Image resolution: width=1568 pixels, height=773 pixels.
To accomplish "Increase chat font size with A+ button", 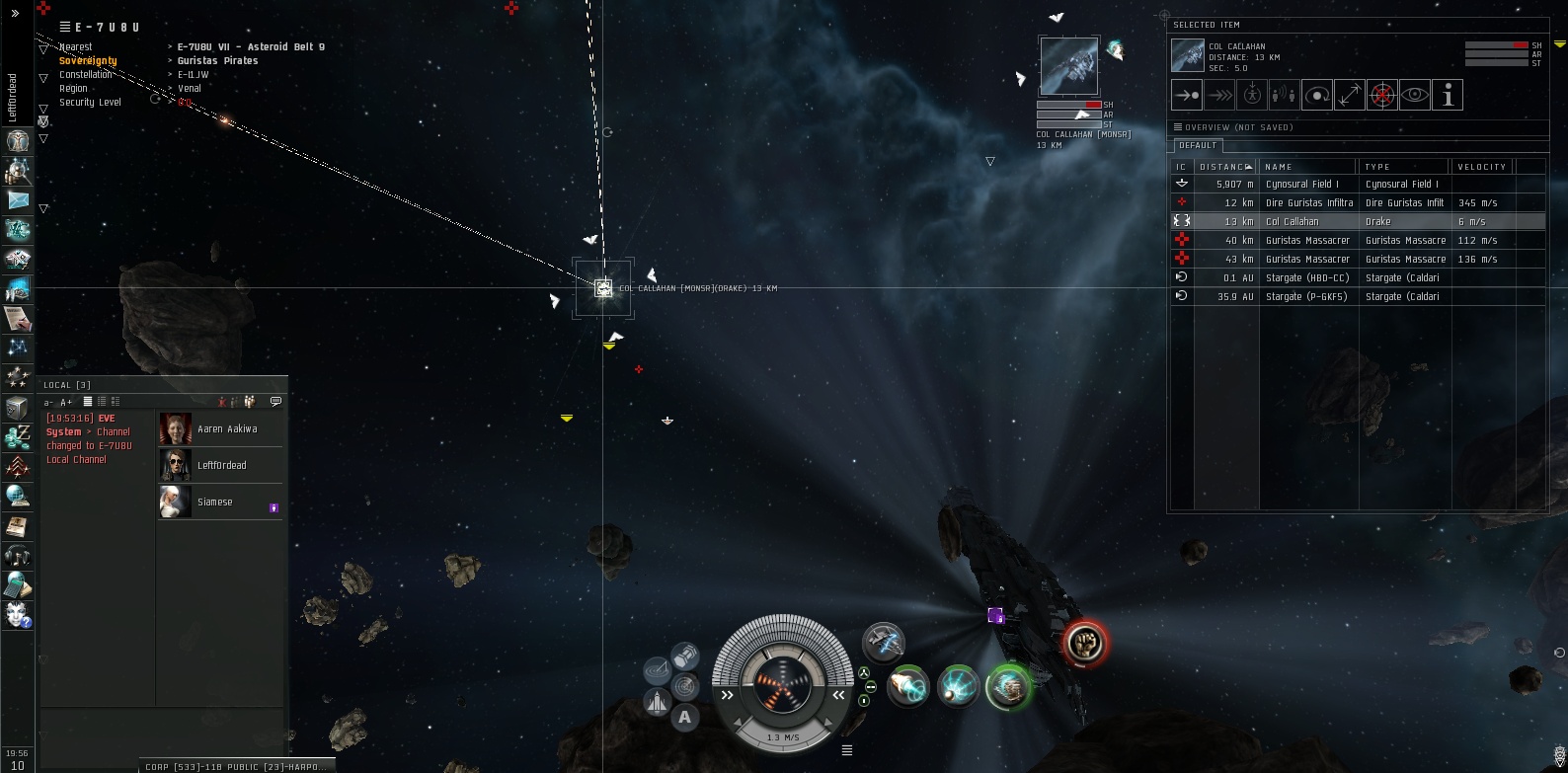I will pos(66,402).
